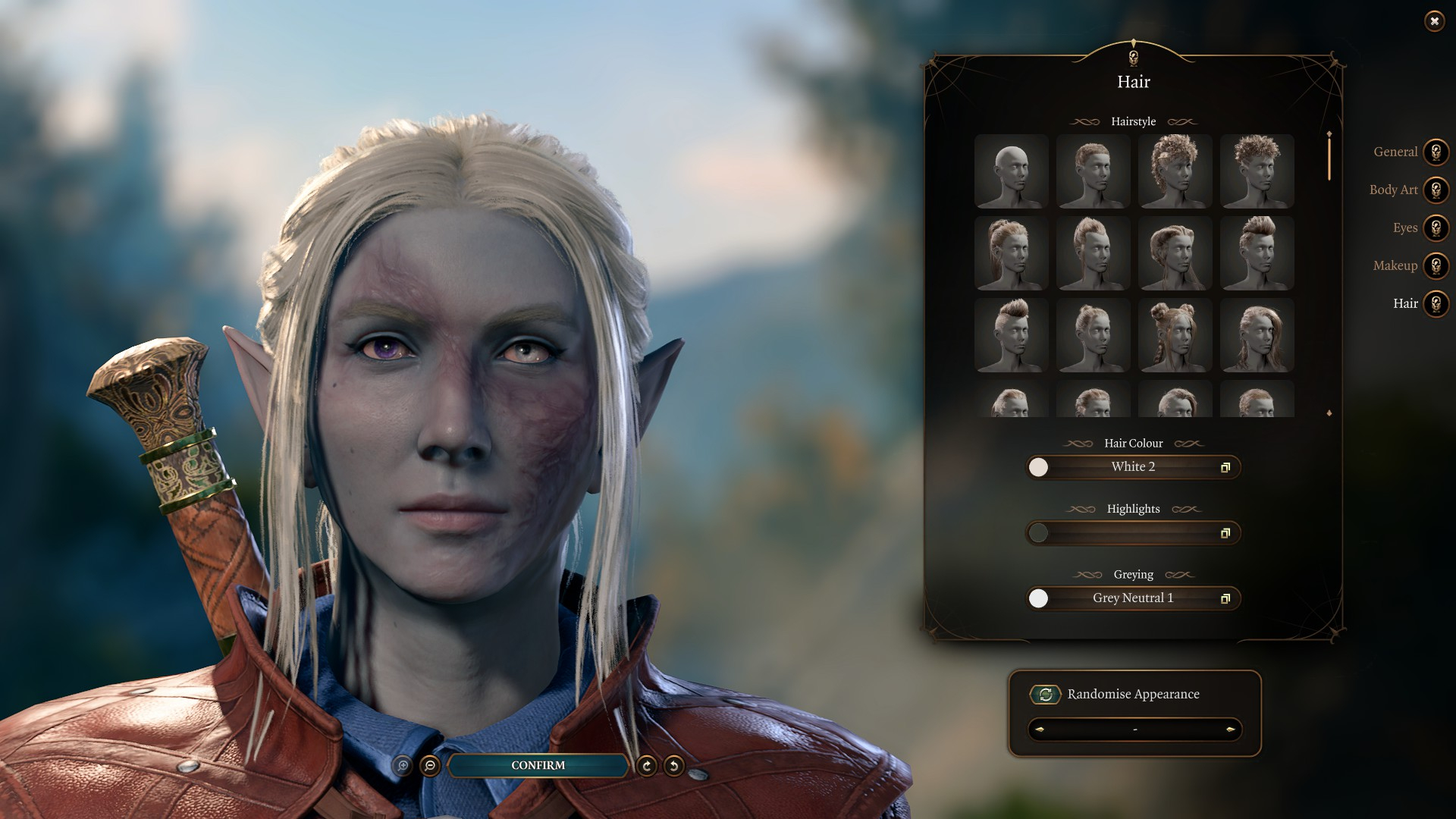Open the Body Art tab
This screenshot has height=819, width=1456.
point(1436,190)
